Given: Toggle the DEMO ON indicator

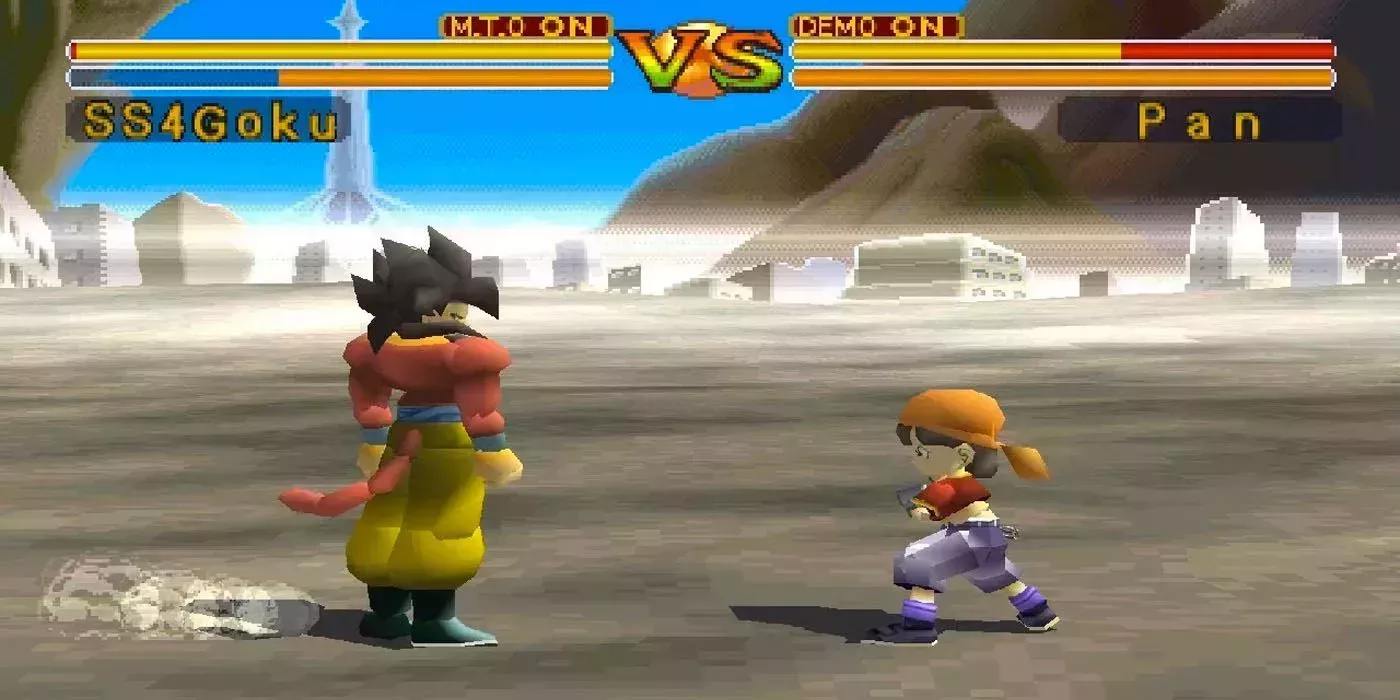Looking at the screenshot, I should [x=877, y=27].
